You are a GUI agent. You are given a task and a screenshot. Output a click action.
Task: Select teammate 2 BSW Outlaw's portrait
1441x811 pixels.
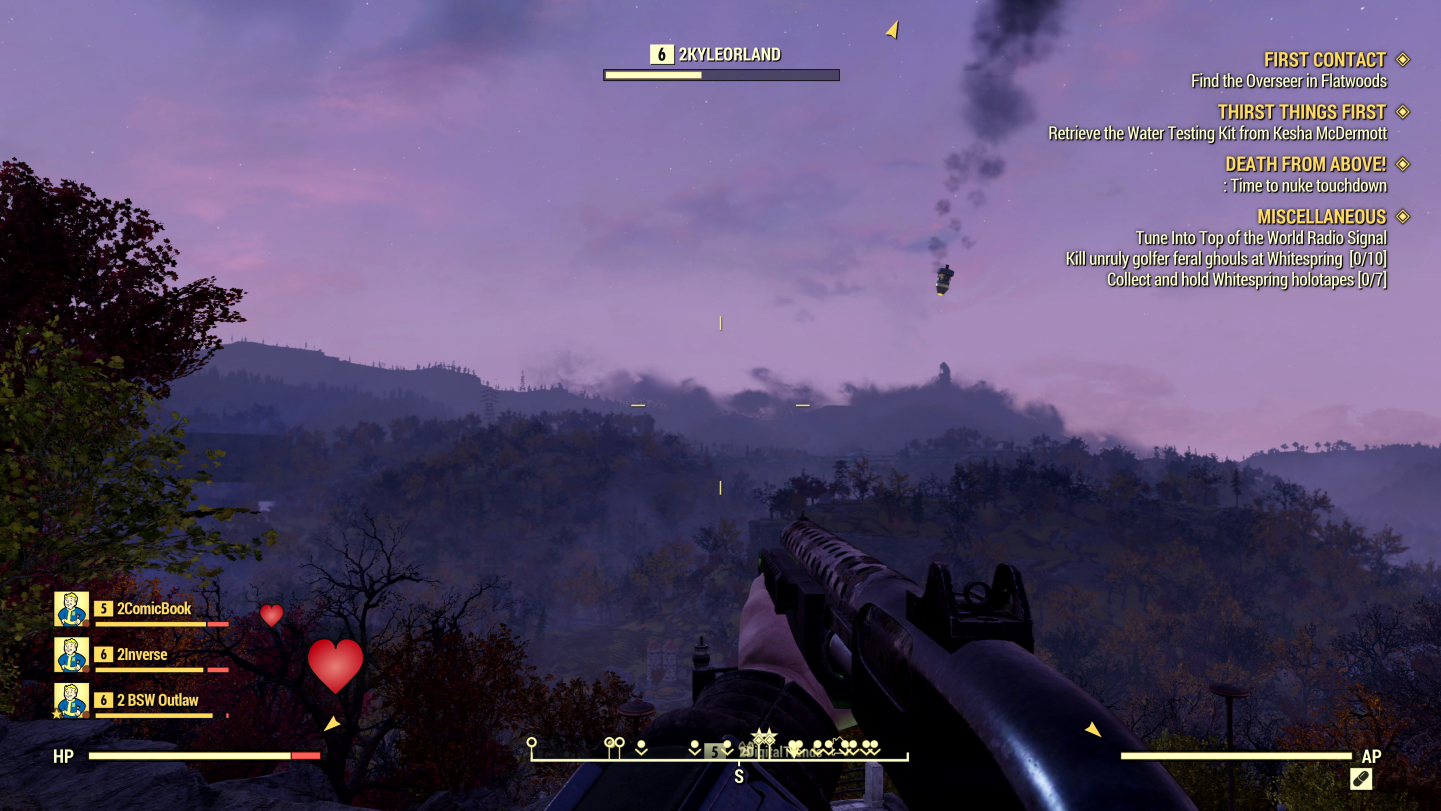(x=72, y=700)
